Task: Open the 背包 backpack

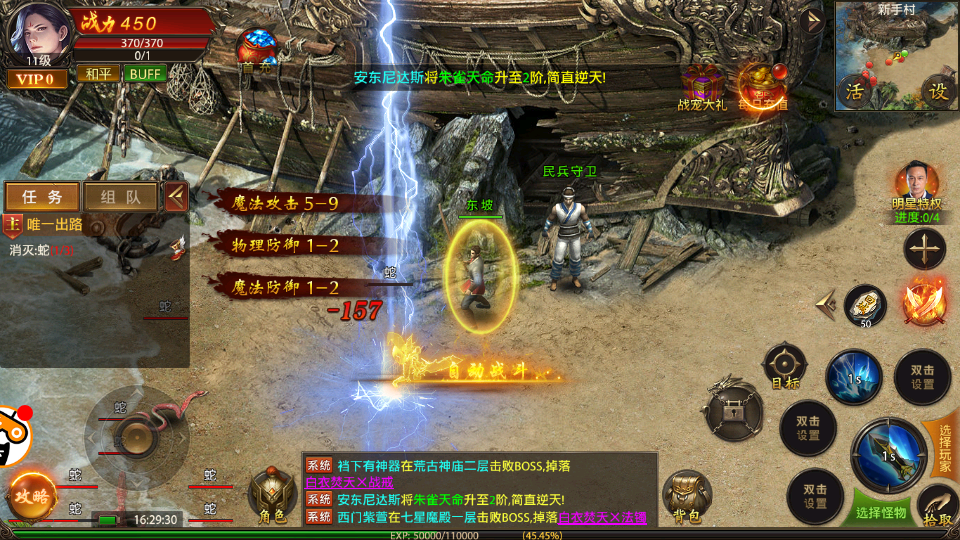Action: (686, 495)
